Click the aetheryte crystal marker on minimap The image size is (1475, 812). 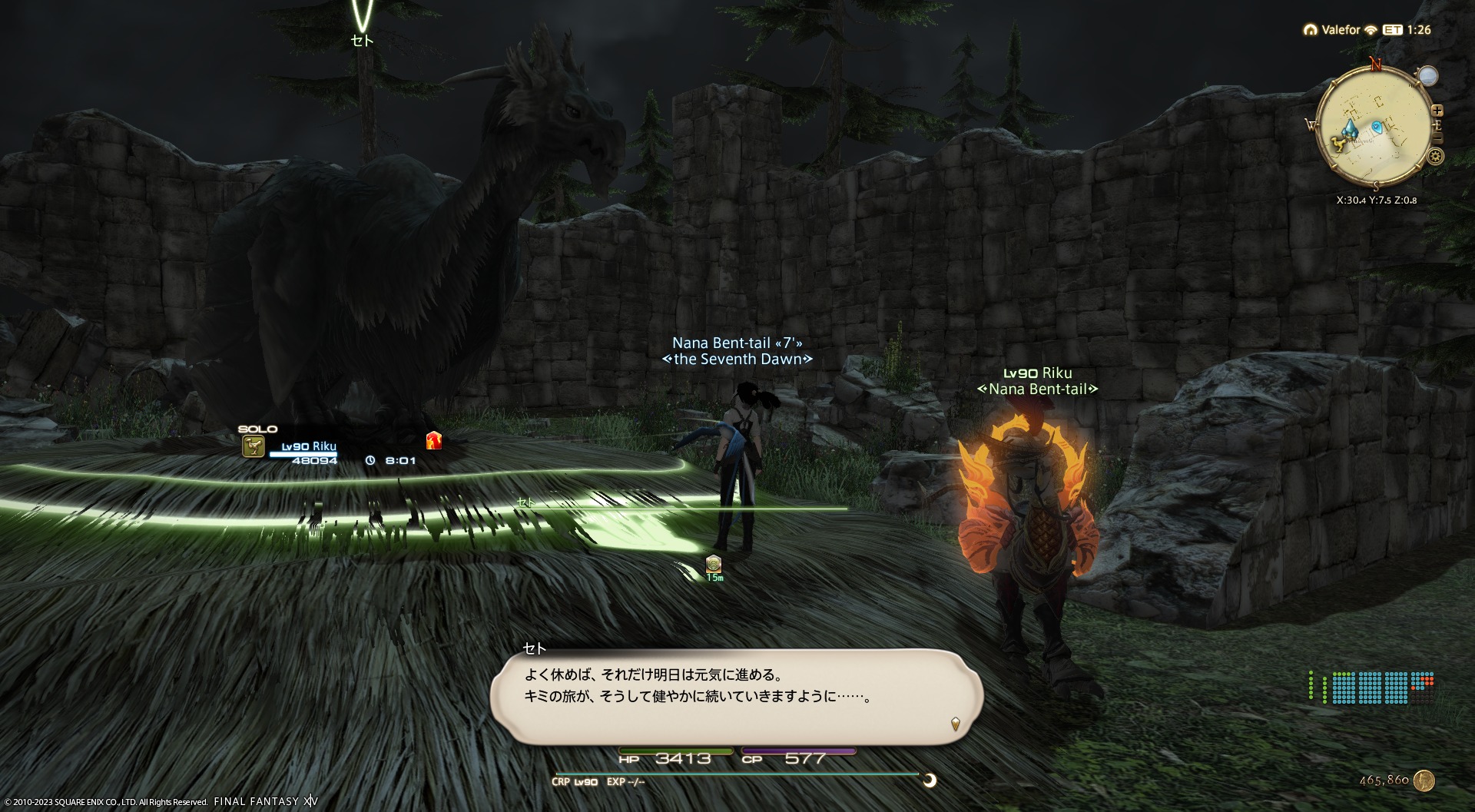[x=1350, y=128]
